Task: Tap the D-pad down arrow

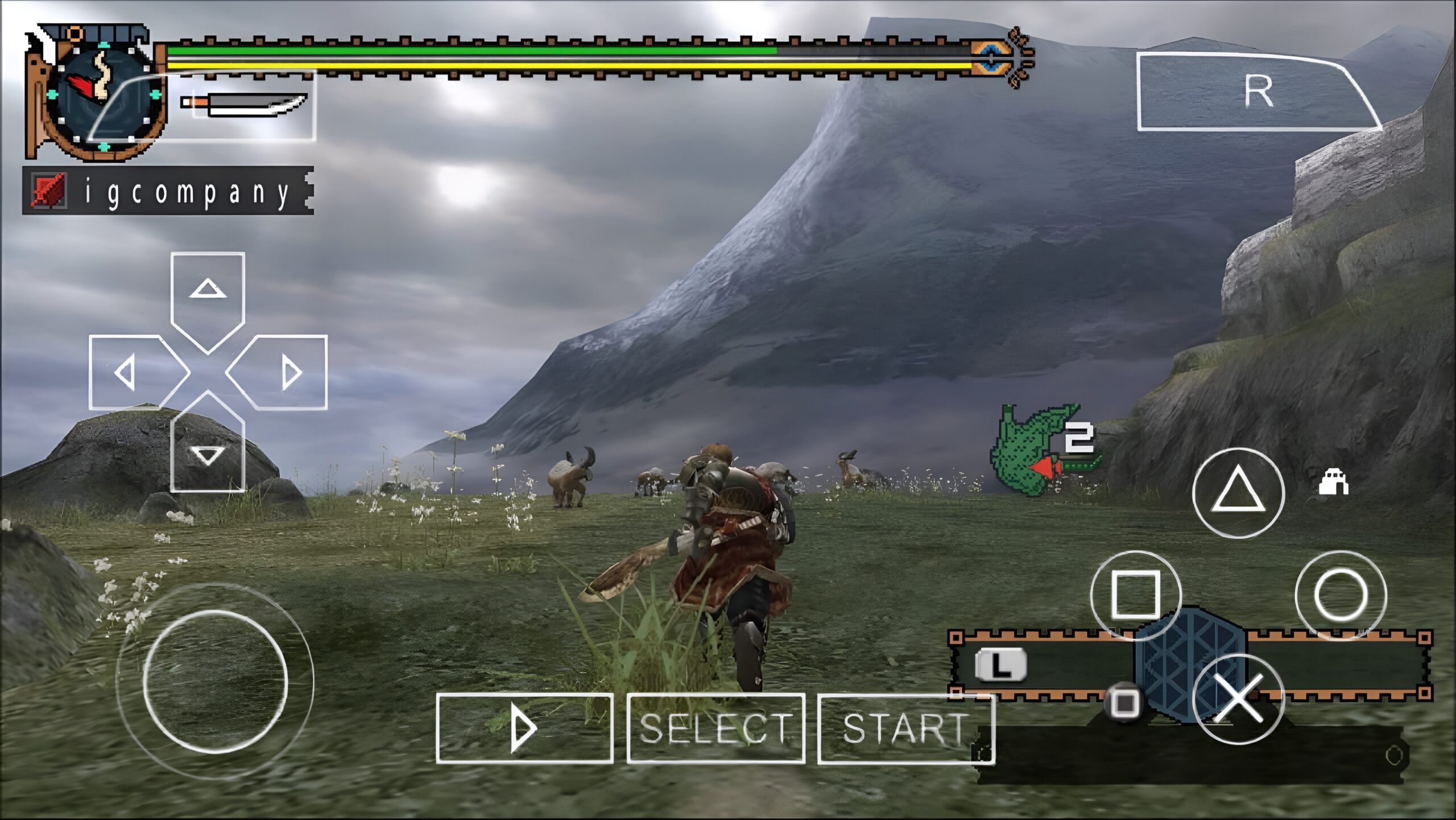Action: point(208,450)
